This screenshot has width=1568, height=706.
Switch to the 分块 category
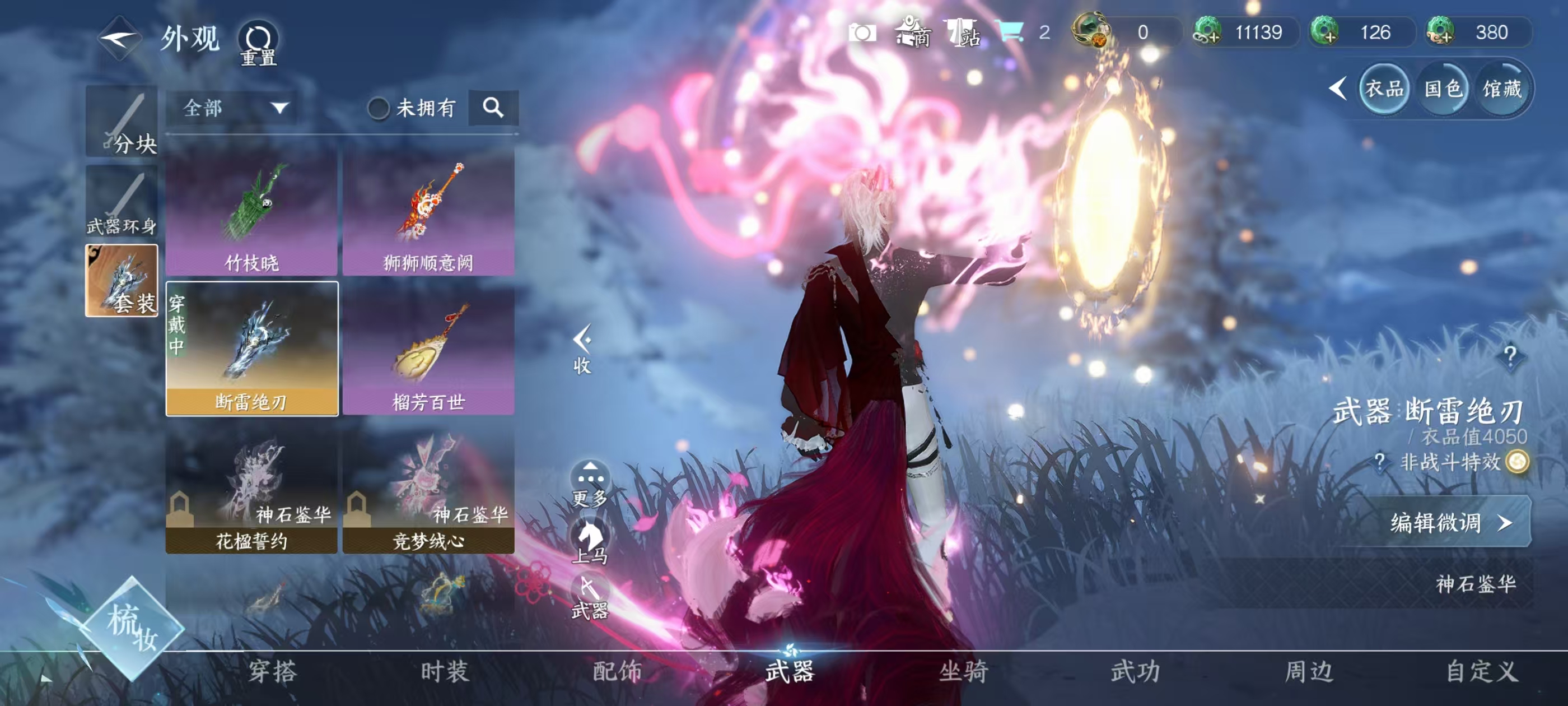click(x=122, y=123)
